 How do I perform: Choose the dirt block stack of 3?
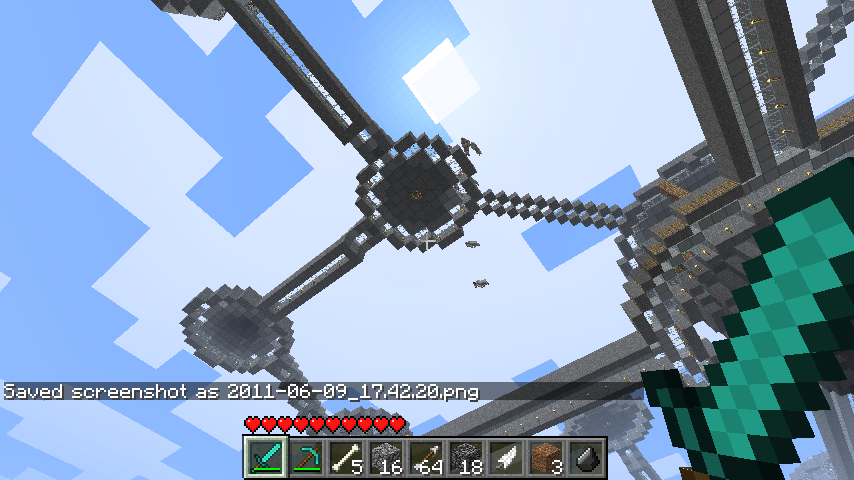545,458
